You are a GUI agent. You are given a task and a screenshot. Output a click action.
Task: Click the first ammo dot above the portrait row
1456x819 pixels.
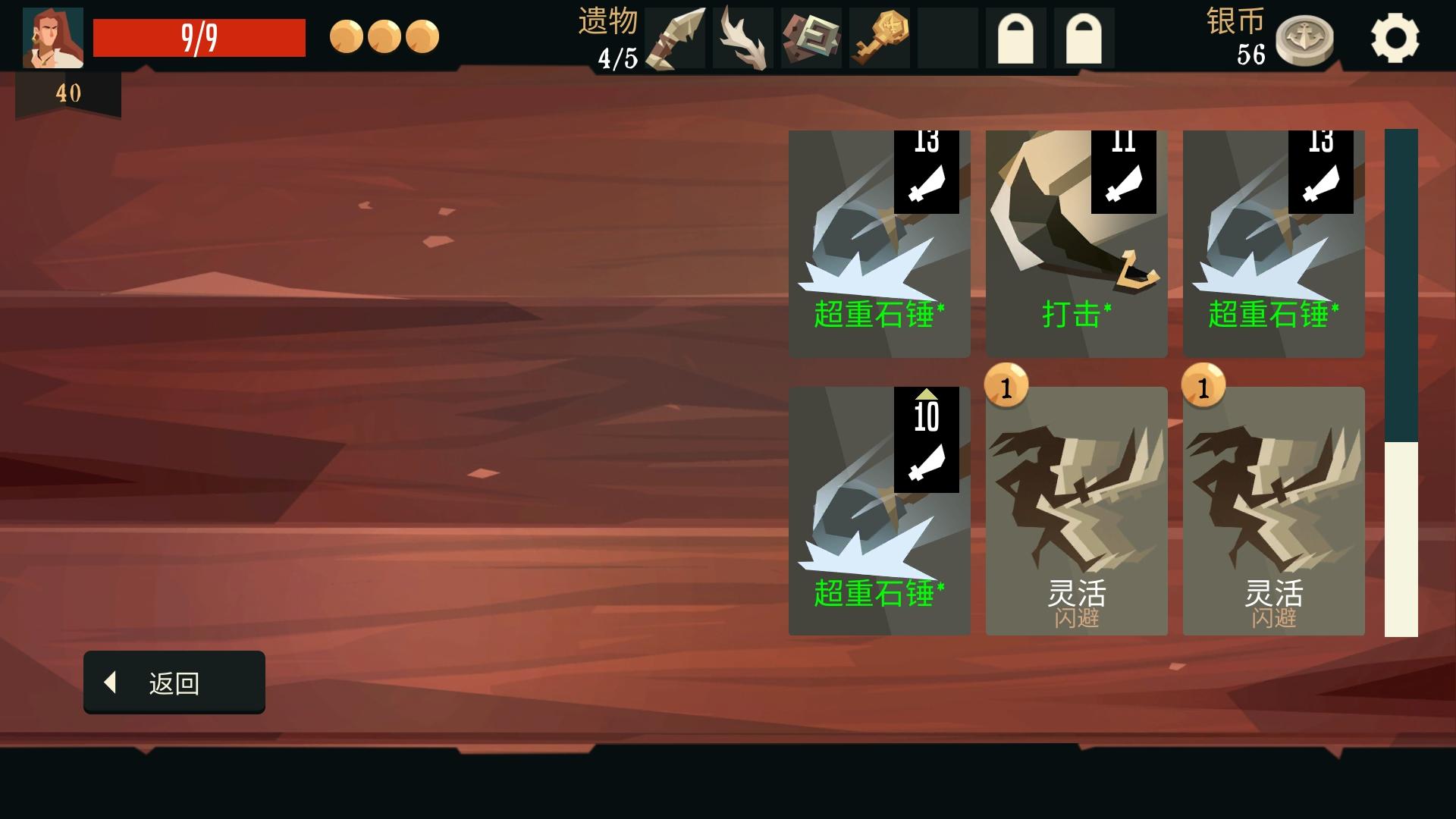[x=347, y=34]
